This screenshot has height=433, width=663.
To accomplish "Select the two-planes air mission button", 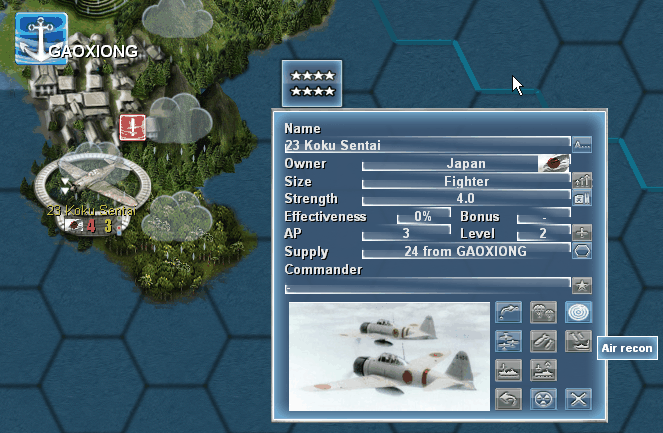I will 508,341.
